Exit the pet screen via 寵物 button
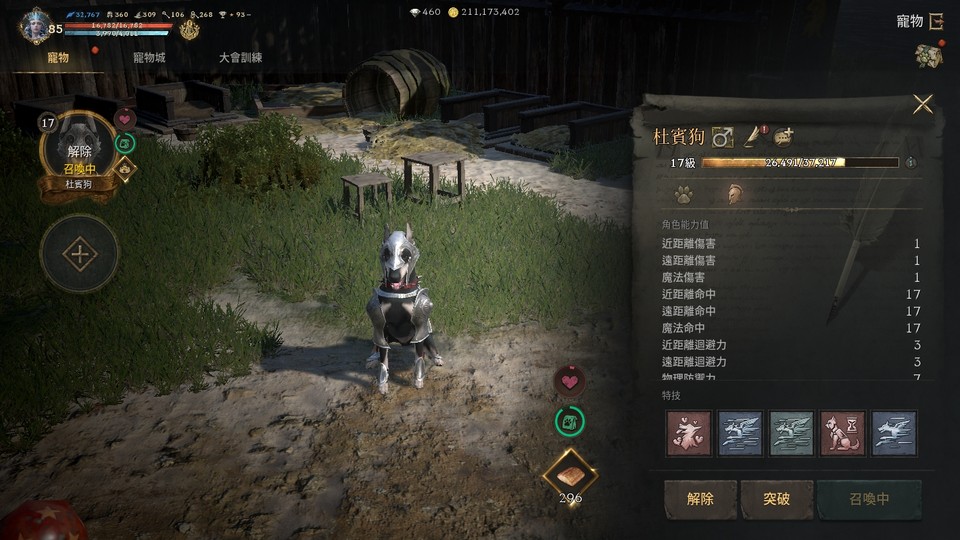 click(921, 21)
